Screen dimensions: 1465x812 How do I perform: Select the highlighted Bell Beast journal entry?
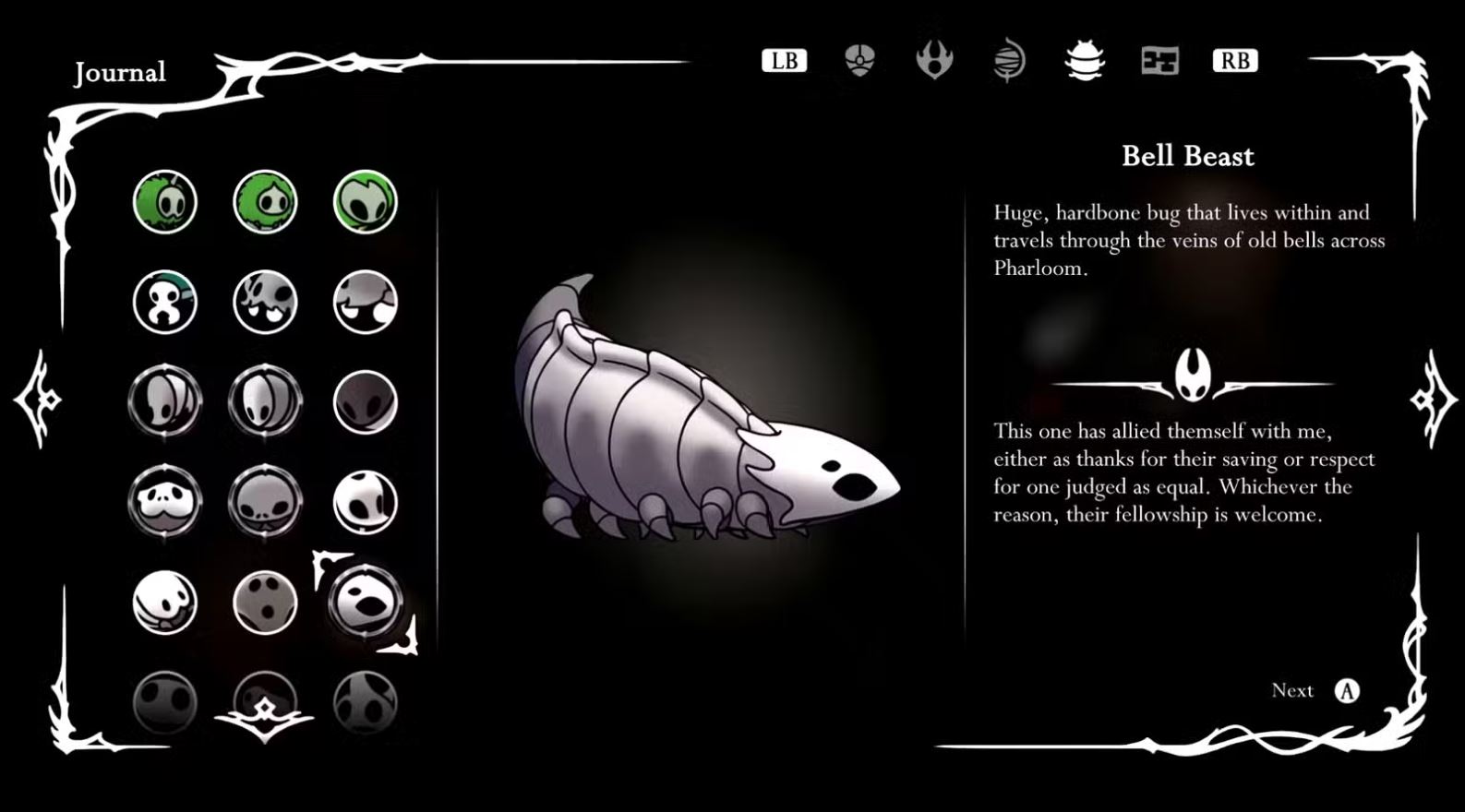tap(365, 603)
